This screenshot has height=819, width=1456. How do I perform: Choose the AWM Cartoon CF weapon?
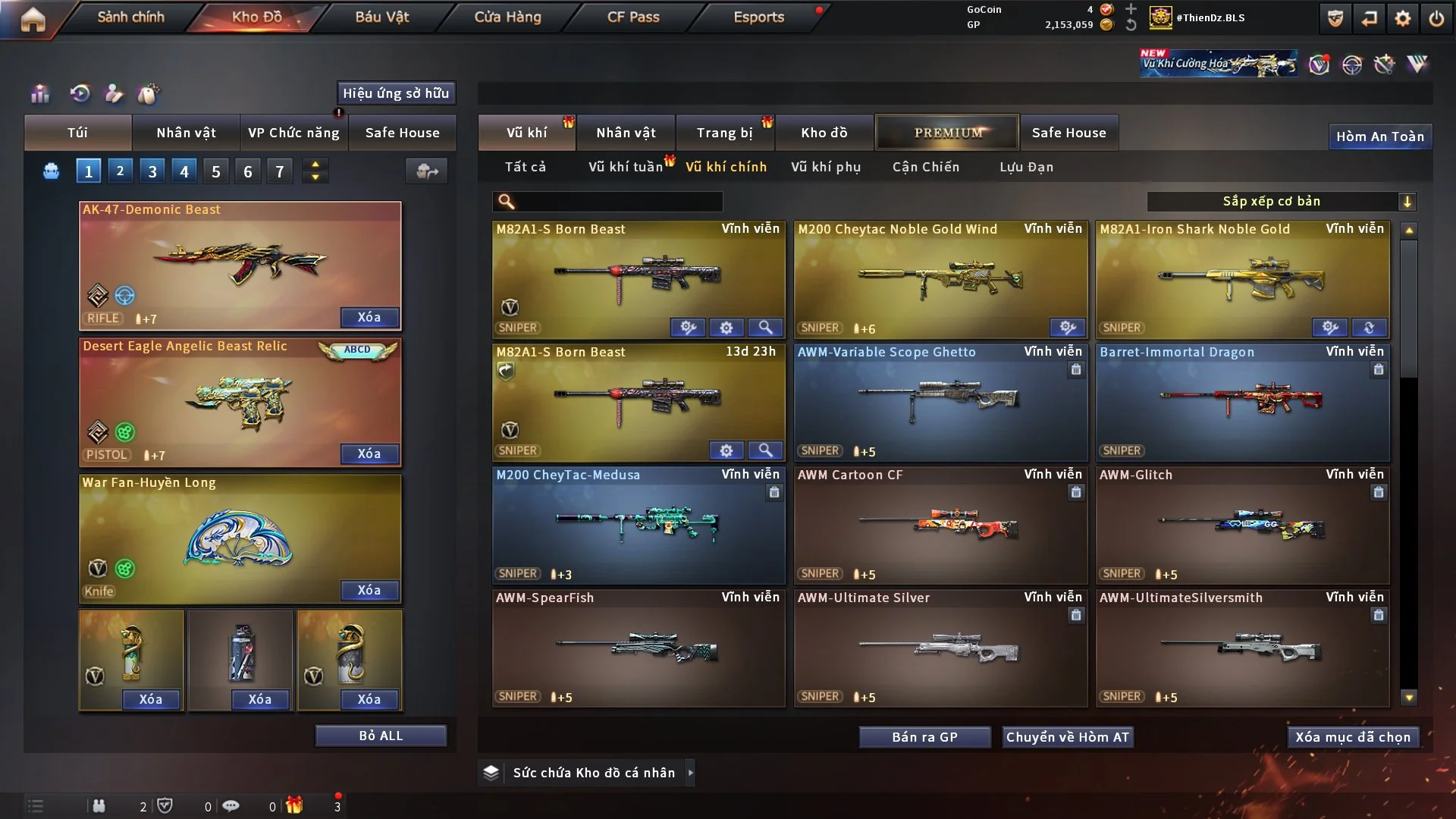tap(940, 525)
